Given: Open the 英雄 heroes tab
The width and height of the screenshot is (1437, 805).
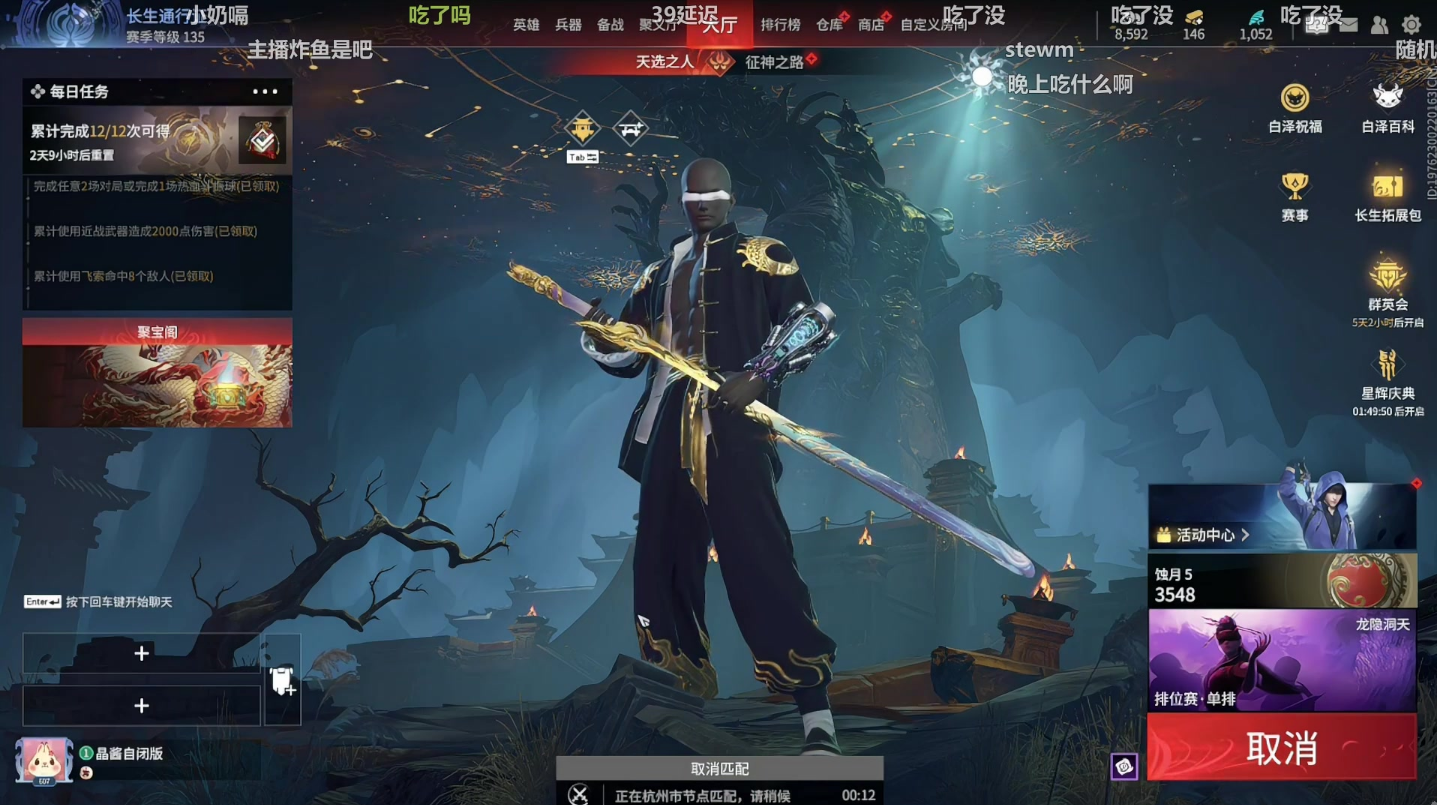Looking at the screenshot, I should (526, 25).
